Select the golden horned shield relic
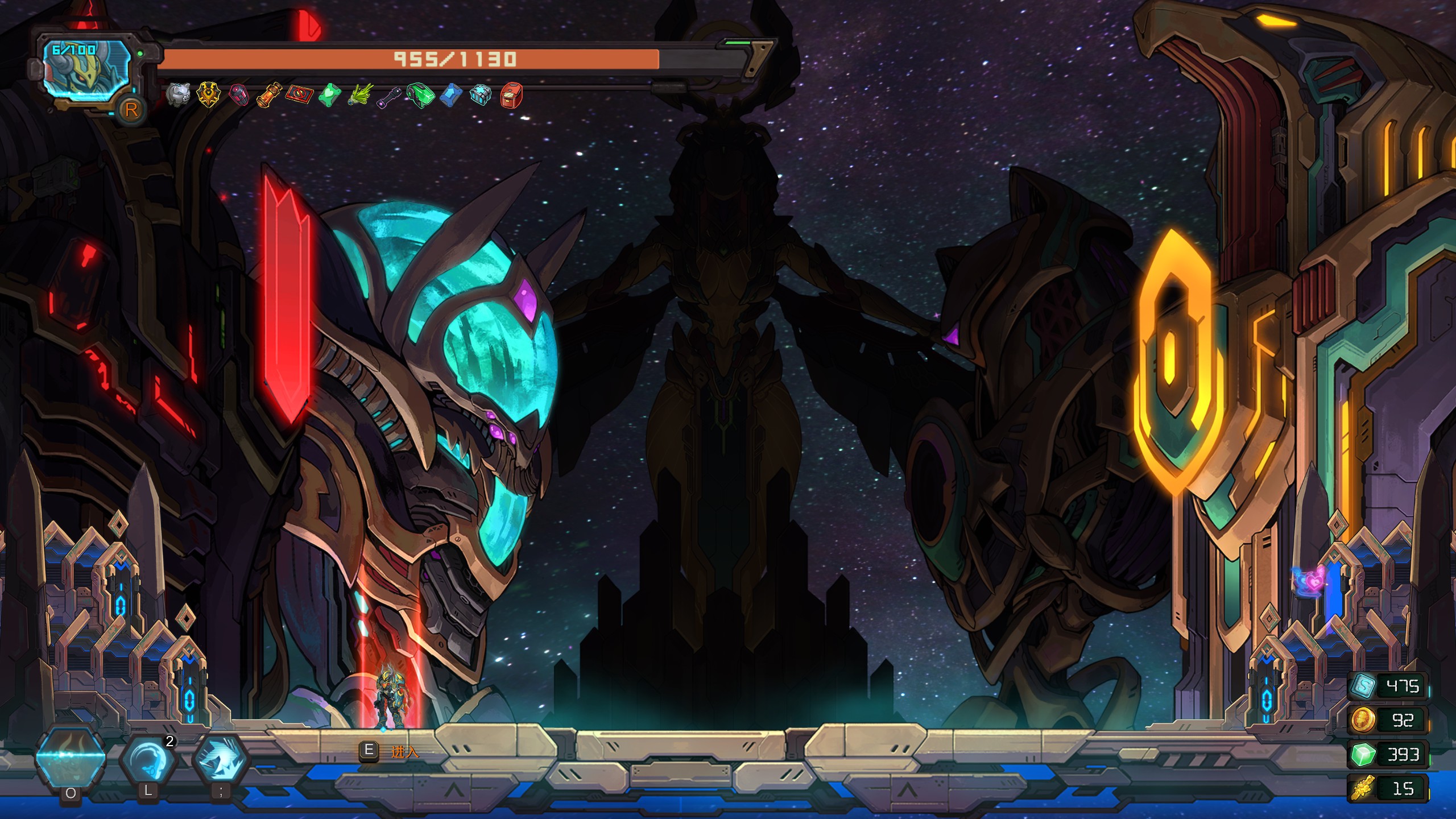Screen dimensions: 1456x819 pyautogui.click(x=209, y=94)
